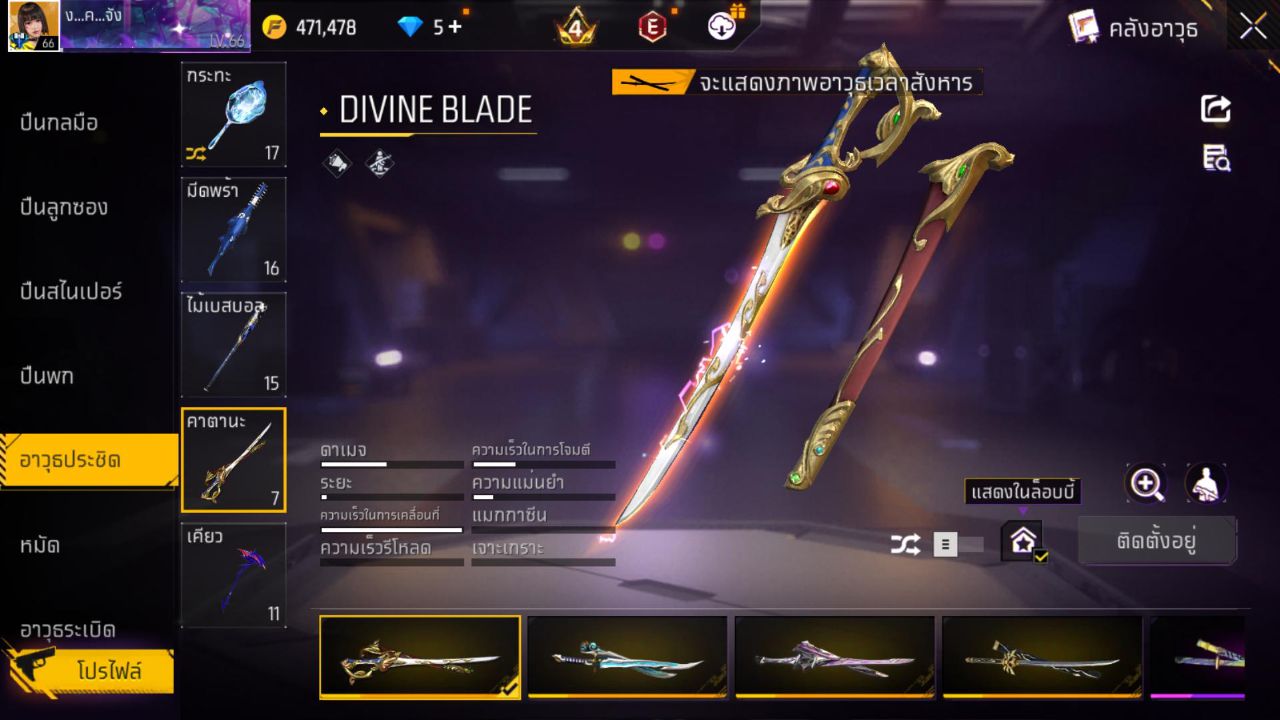Viewport: 1280px width, 720px height.
Task: Select the second katana skin thumbnail
Action: [628, 657]
